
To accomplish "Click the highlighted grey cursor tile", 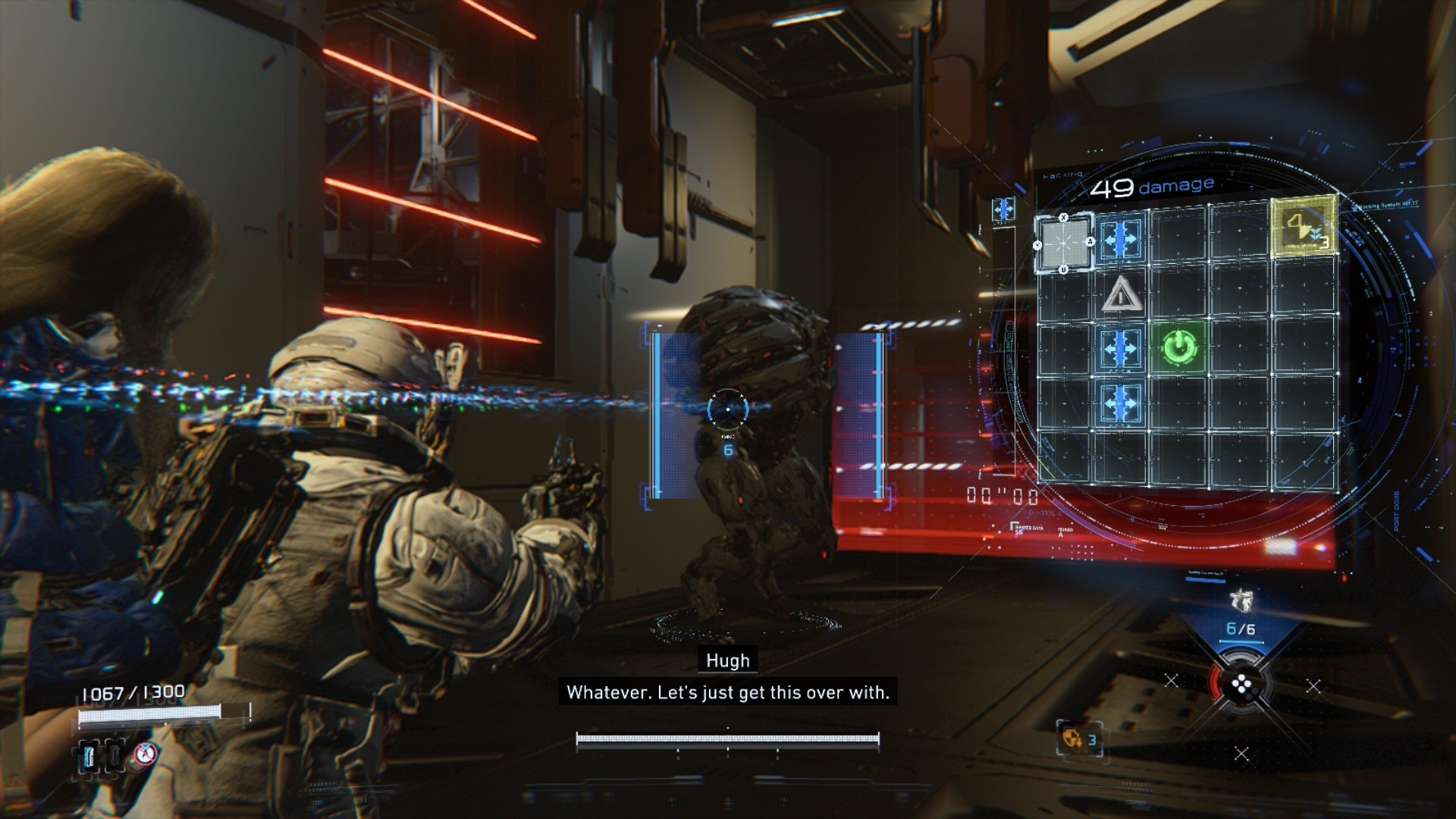I will point(1064,243).
